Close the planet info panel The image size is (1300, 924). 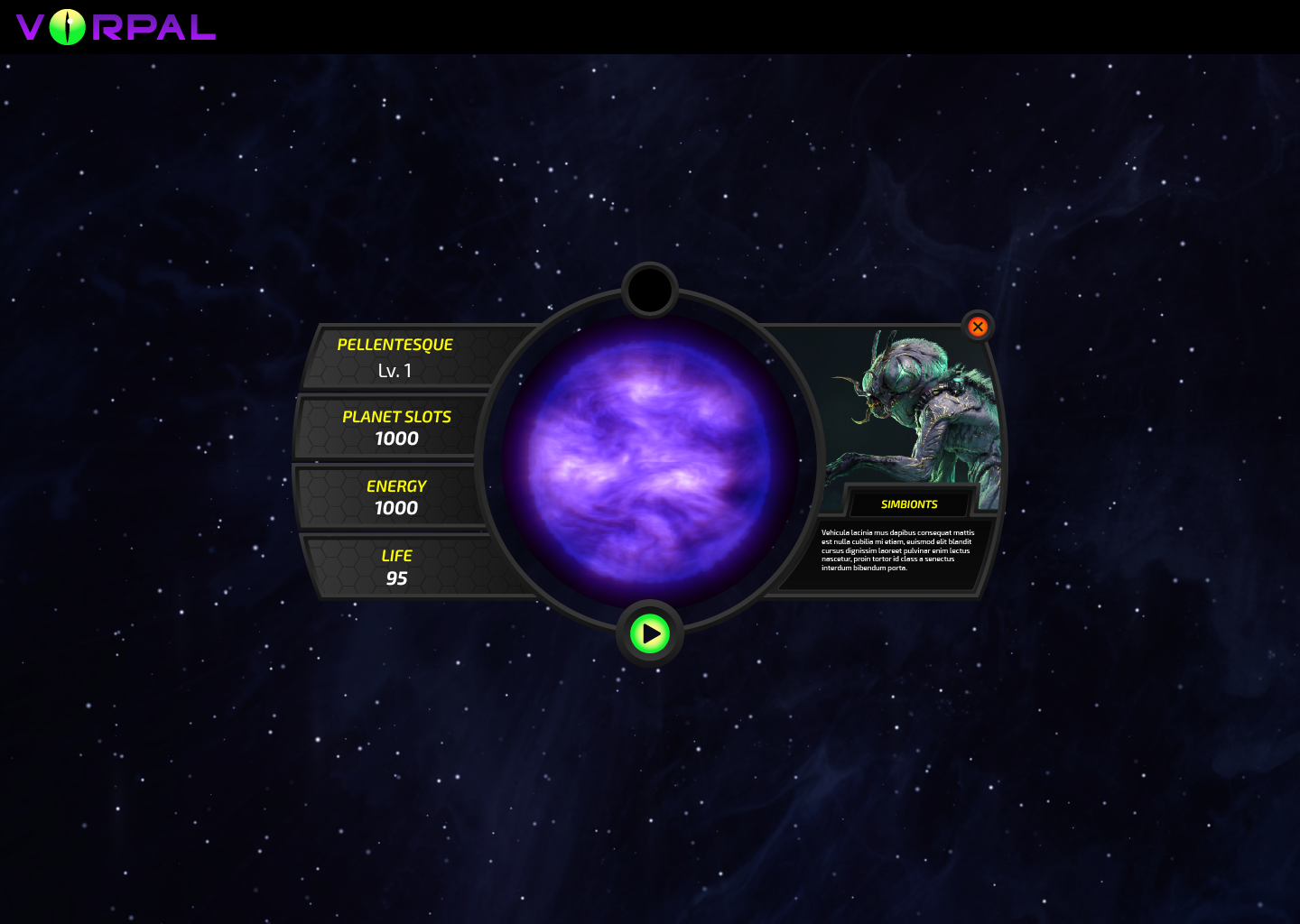[978, 327]
